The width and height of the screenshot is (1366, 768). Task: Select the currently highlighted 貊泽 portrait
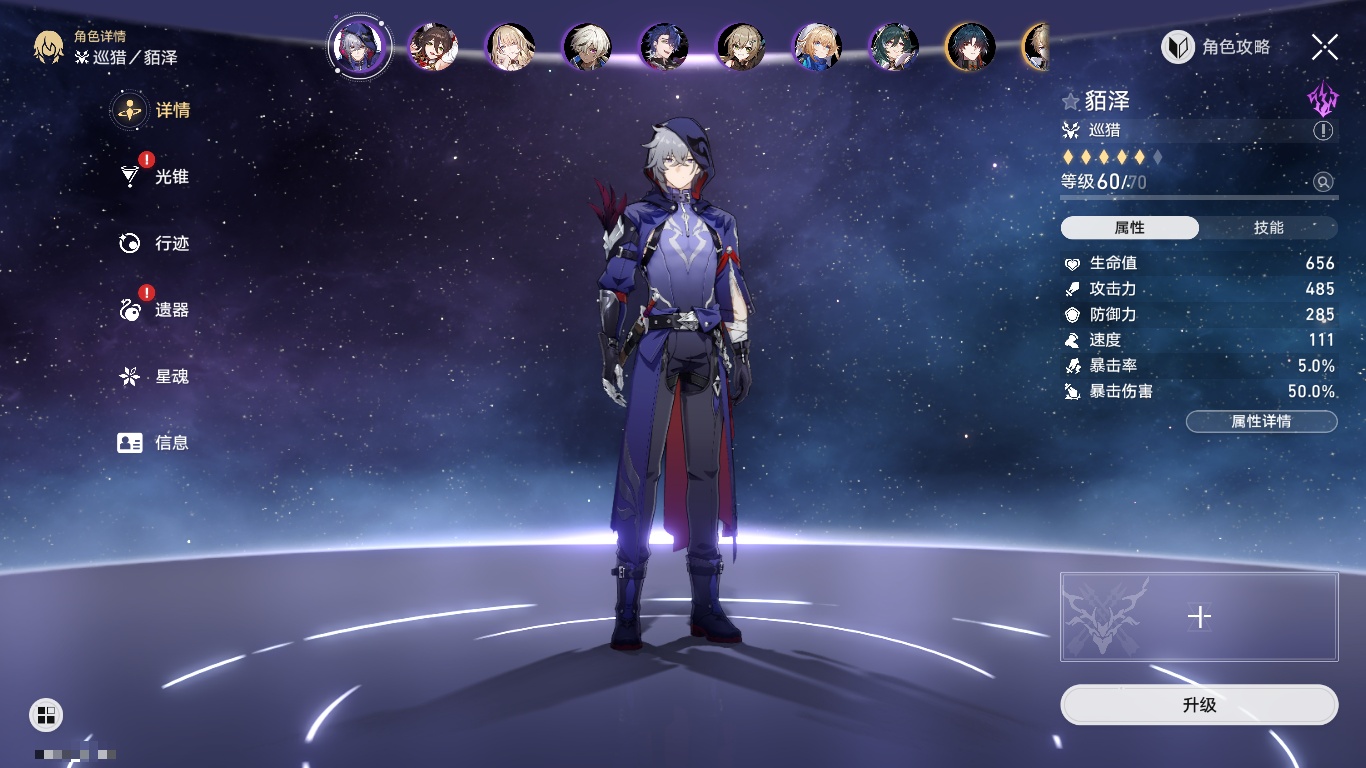pos(360,46)
